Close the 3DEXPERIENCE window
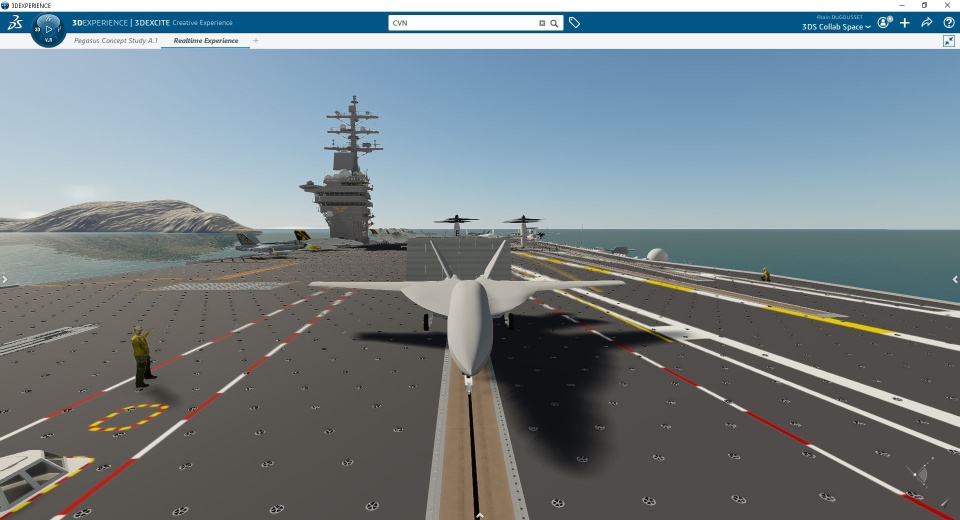This screenshot has height=520, width=960. pos(949,5)
